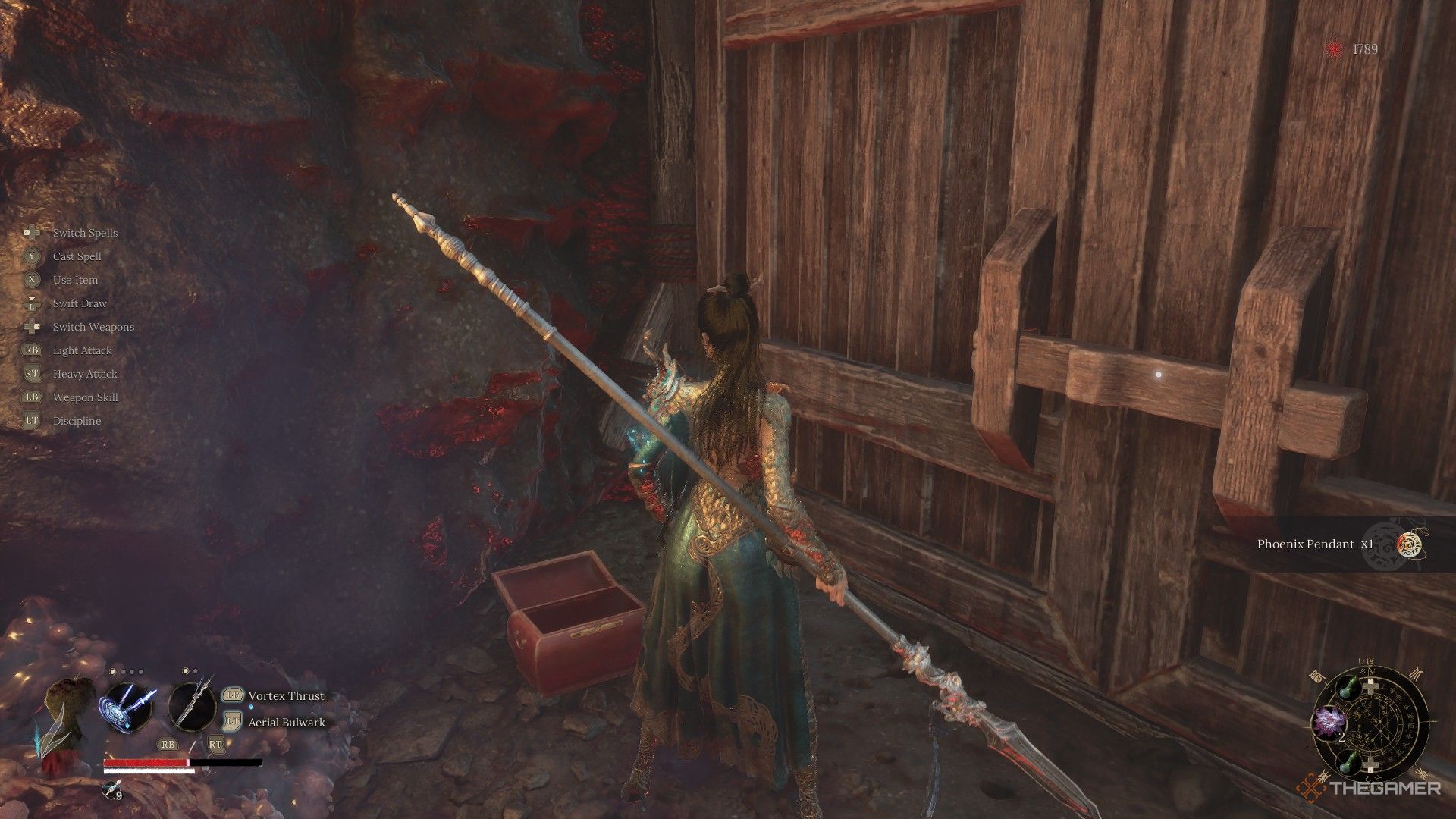The image size is (1456, 819).
Task: Select the Aerial Bulwark discipline label
Action: (x=287, y=723)
